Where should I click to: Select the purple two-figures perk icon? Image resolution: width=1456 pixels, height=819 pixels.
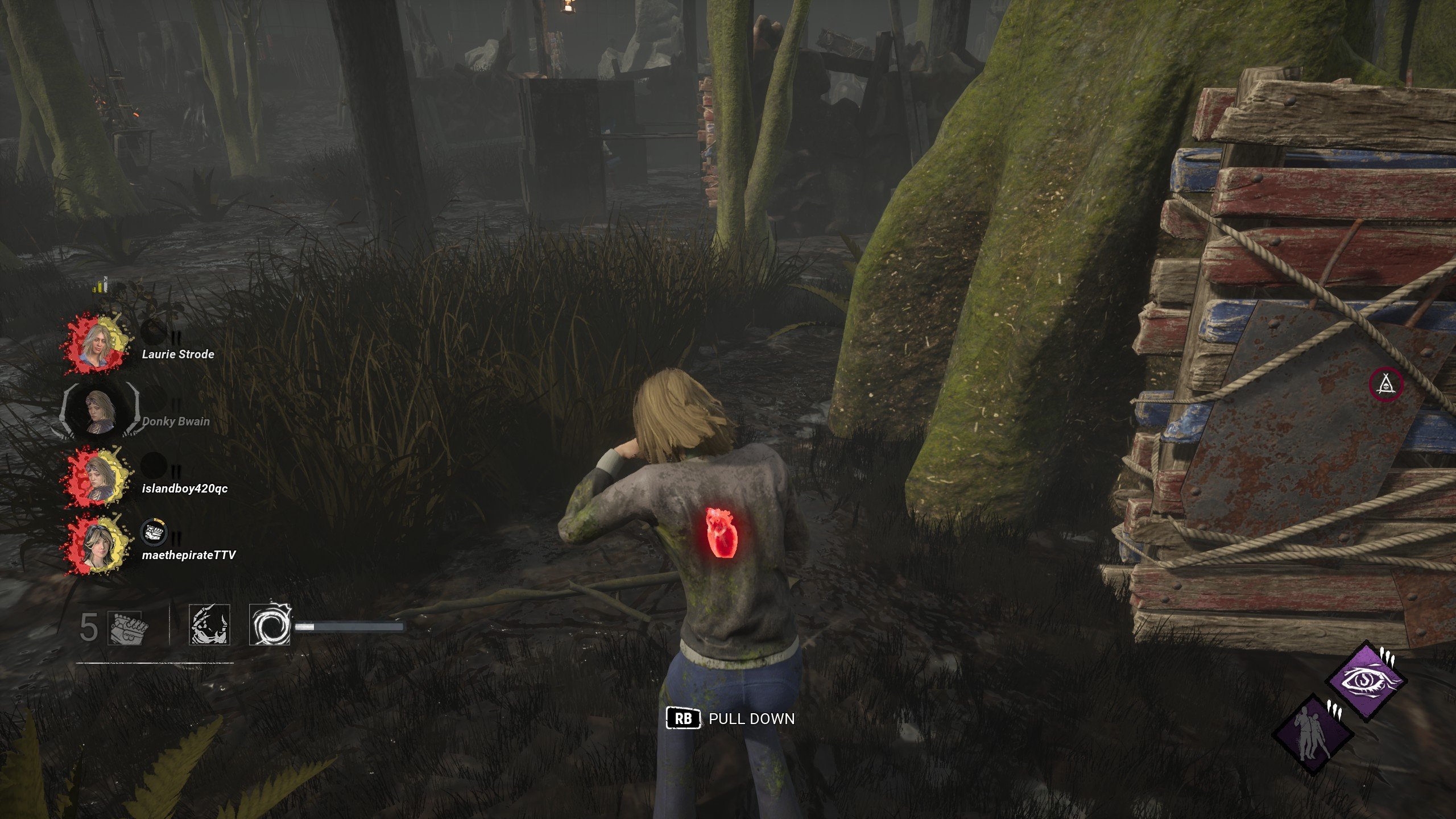pyautogui.click(x=1312, y=734)
